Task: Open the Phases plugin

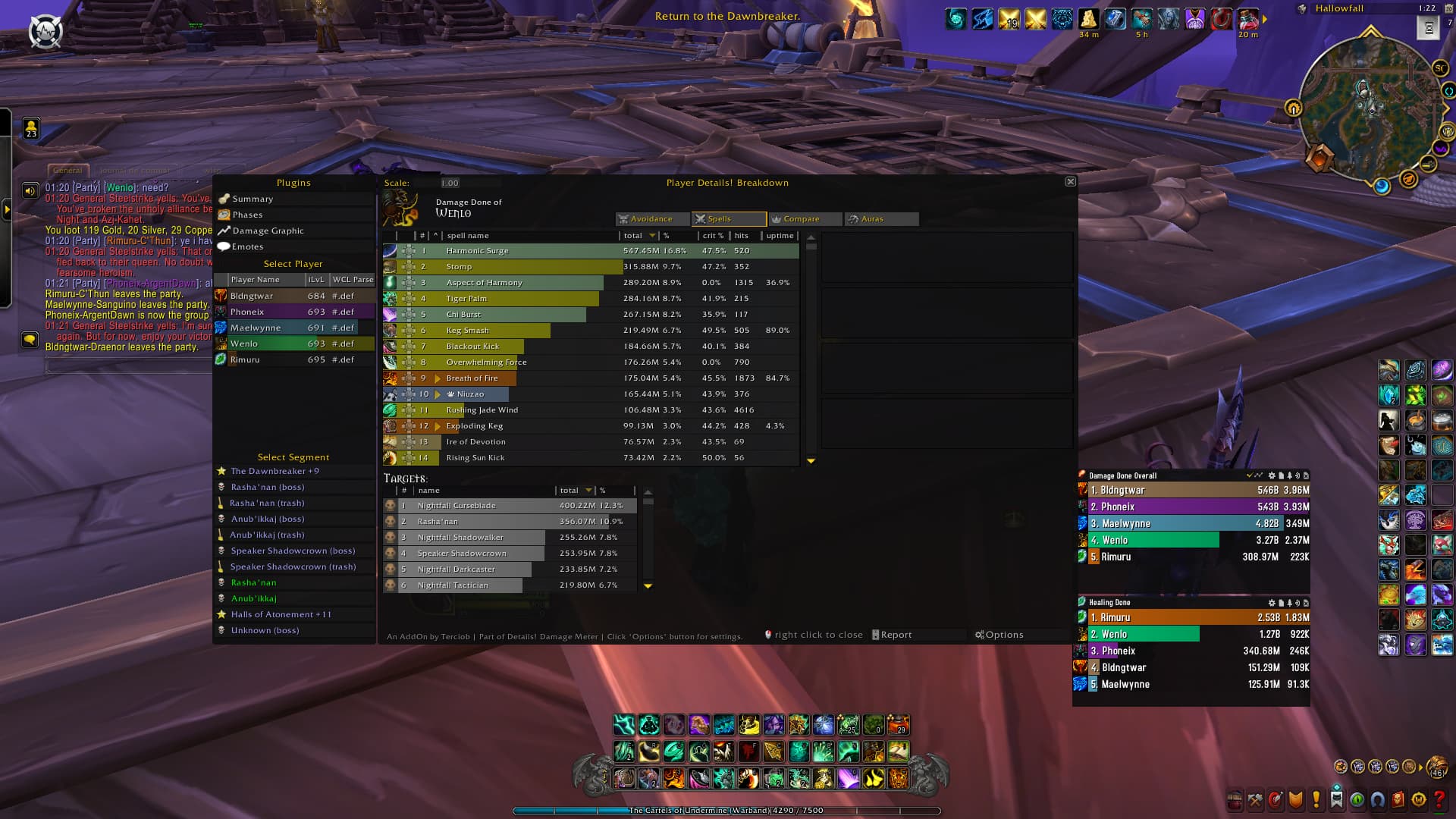Action: [x=247, y=215]
